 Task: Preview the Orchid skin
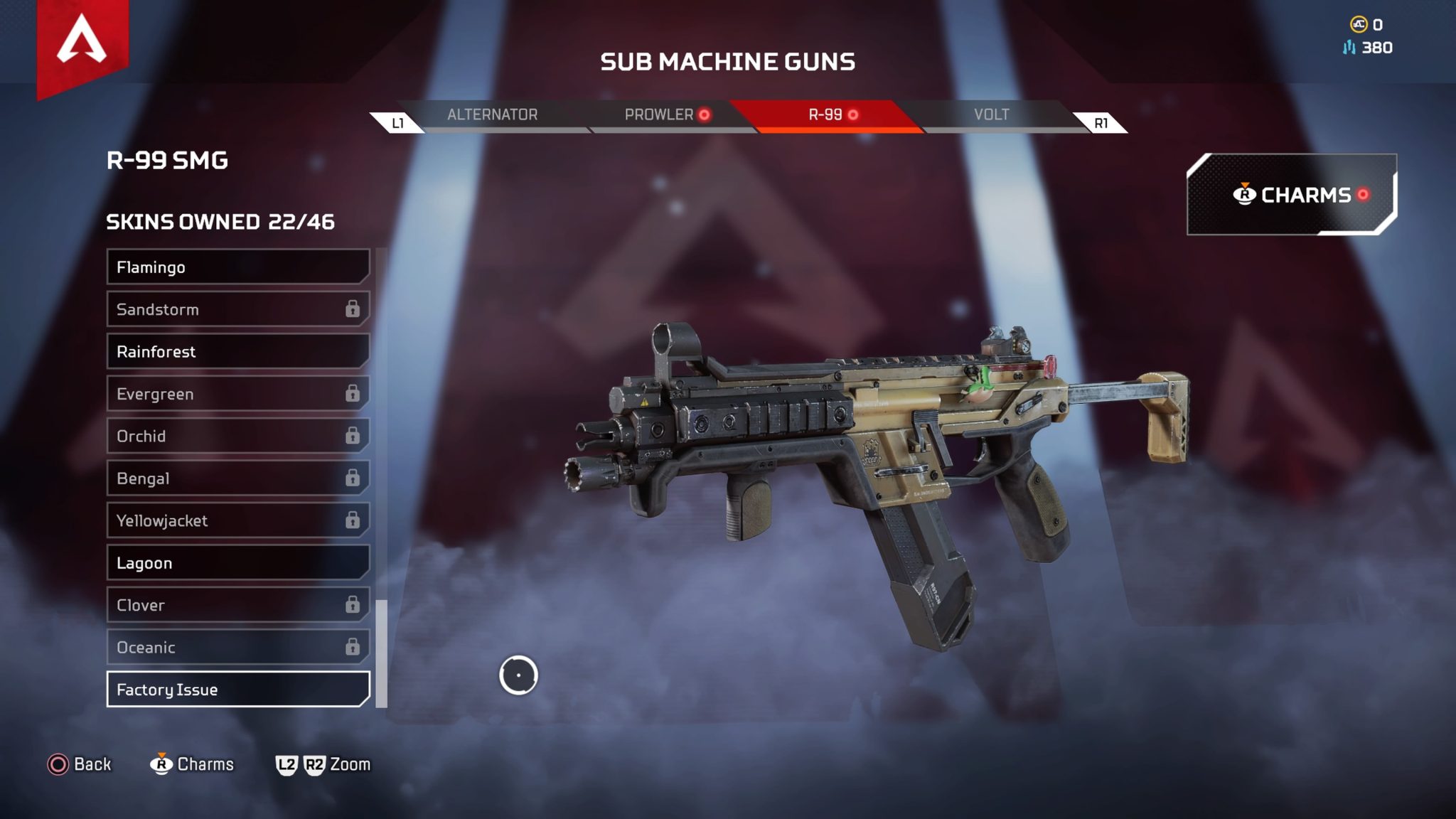[x=237, y=436]
